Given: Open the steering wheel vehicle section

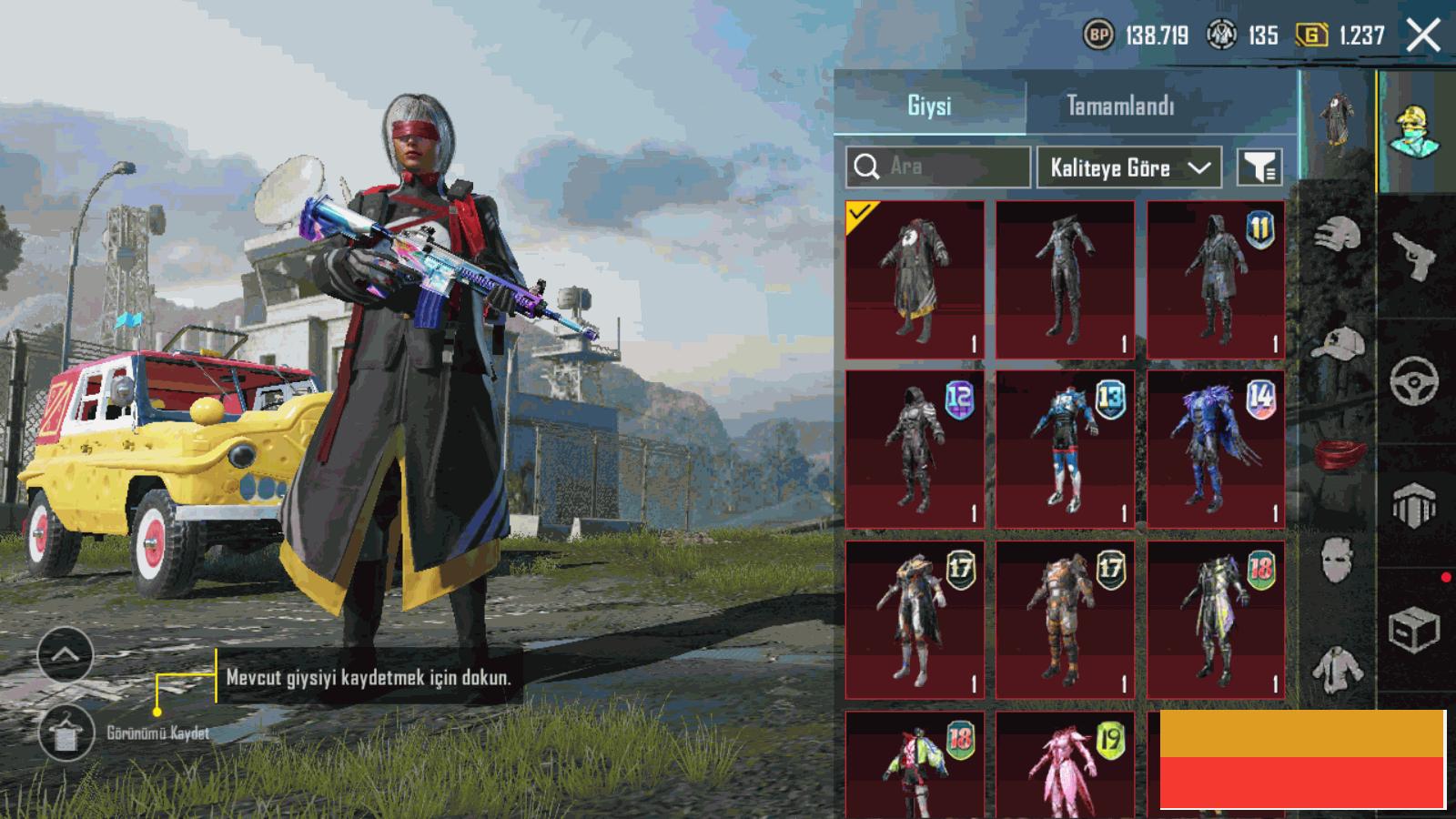Looking at the screenshot, I should pyautogui.click(x=1413, y=380).
